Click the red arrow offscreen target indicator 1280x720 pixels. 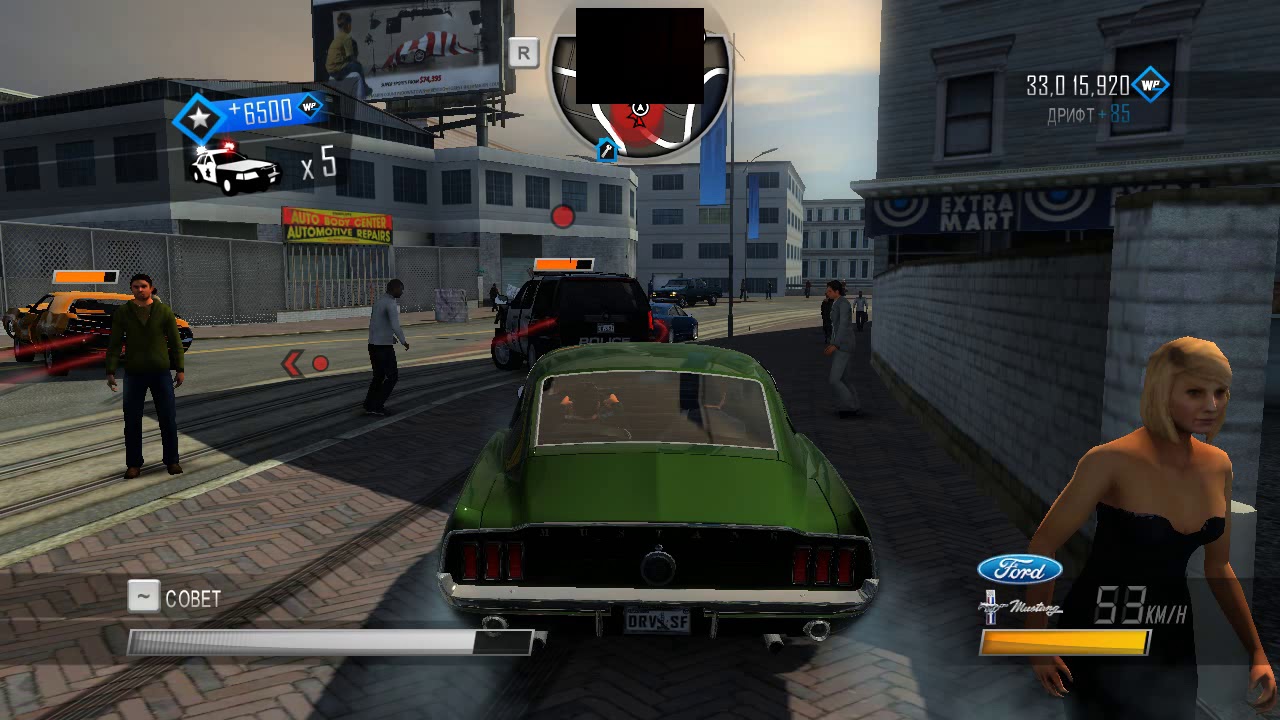(x=293, y=363)
